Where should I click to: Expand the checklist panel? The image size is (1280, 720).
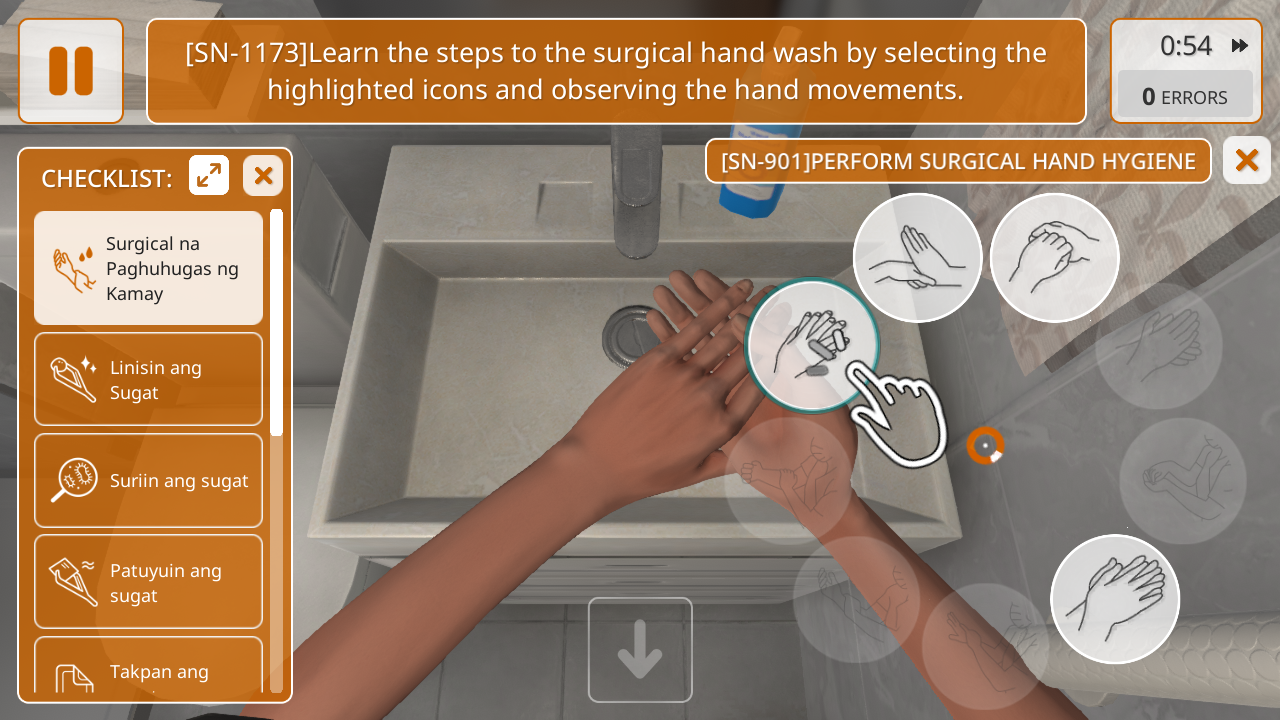[x=209, y=176]
